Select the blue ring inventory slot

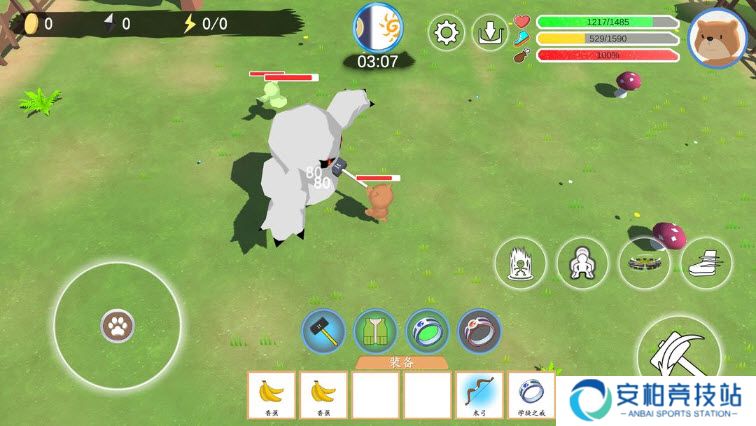click(x=531, y=394)
